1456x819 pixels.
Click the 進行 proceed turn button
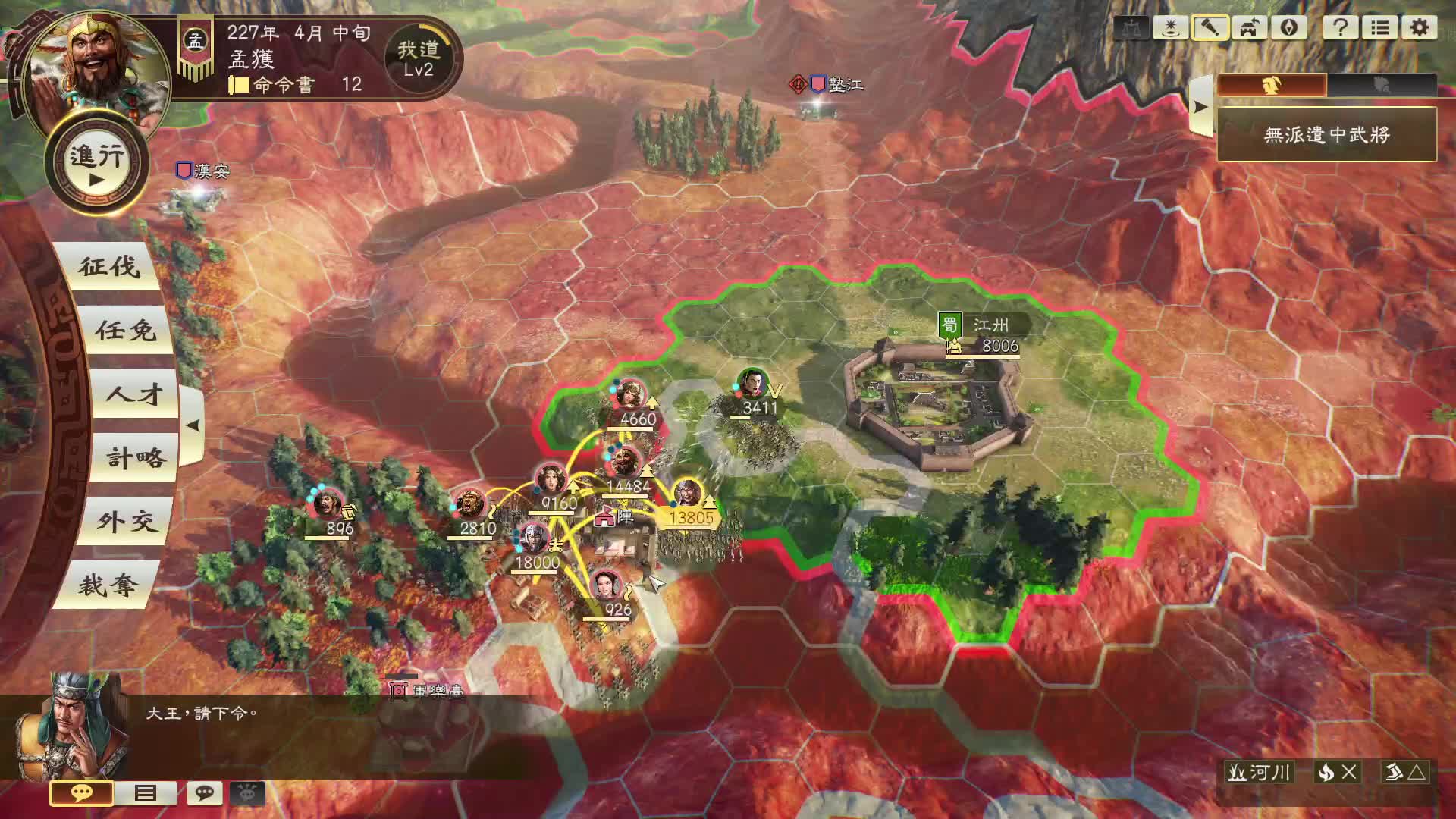pyautogui.click(x=97, y=162)
